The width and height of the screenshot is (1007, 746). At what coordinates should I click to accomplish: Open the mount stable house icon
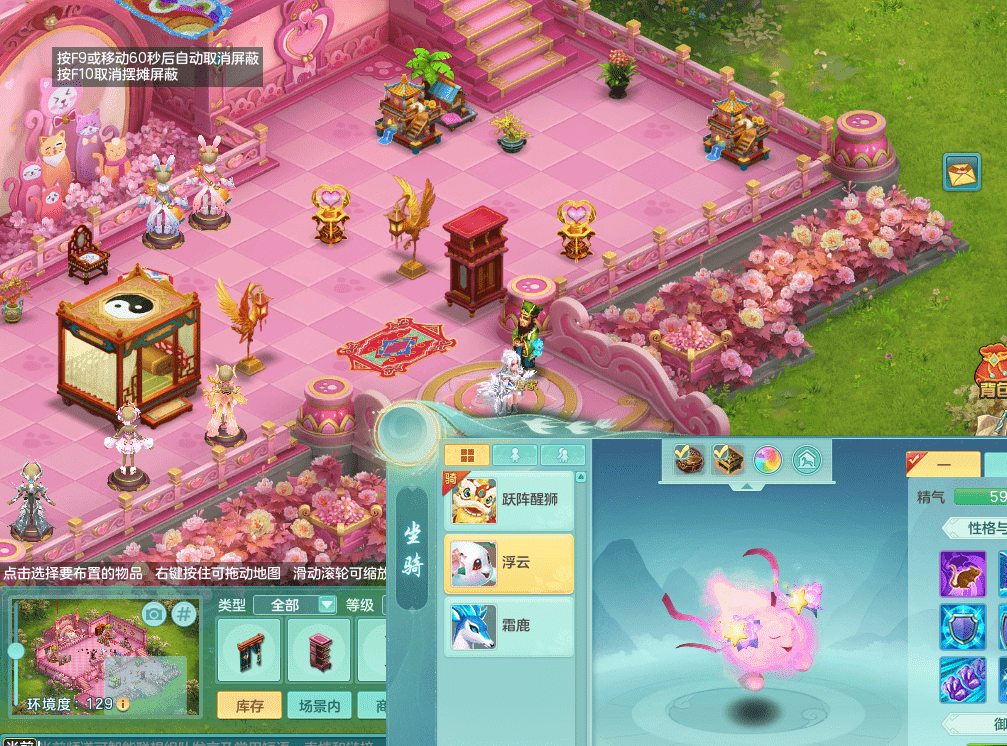[x=806, y=460]
